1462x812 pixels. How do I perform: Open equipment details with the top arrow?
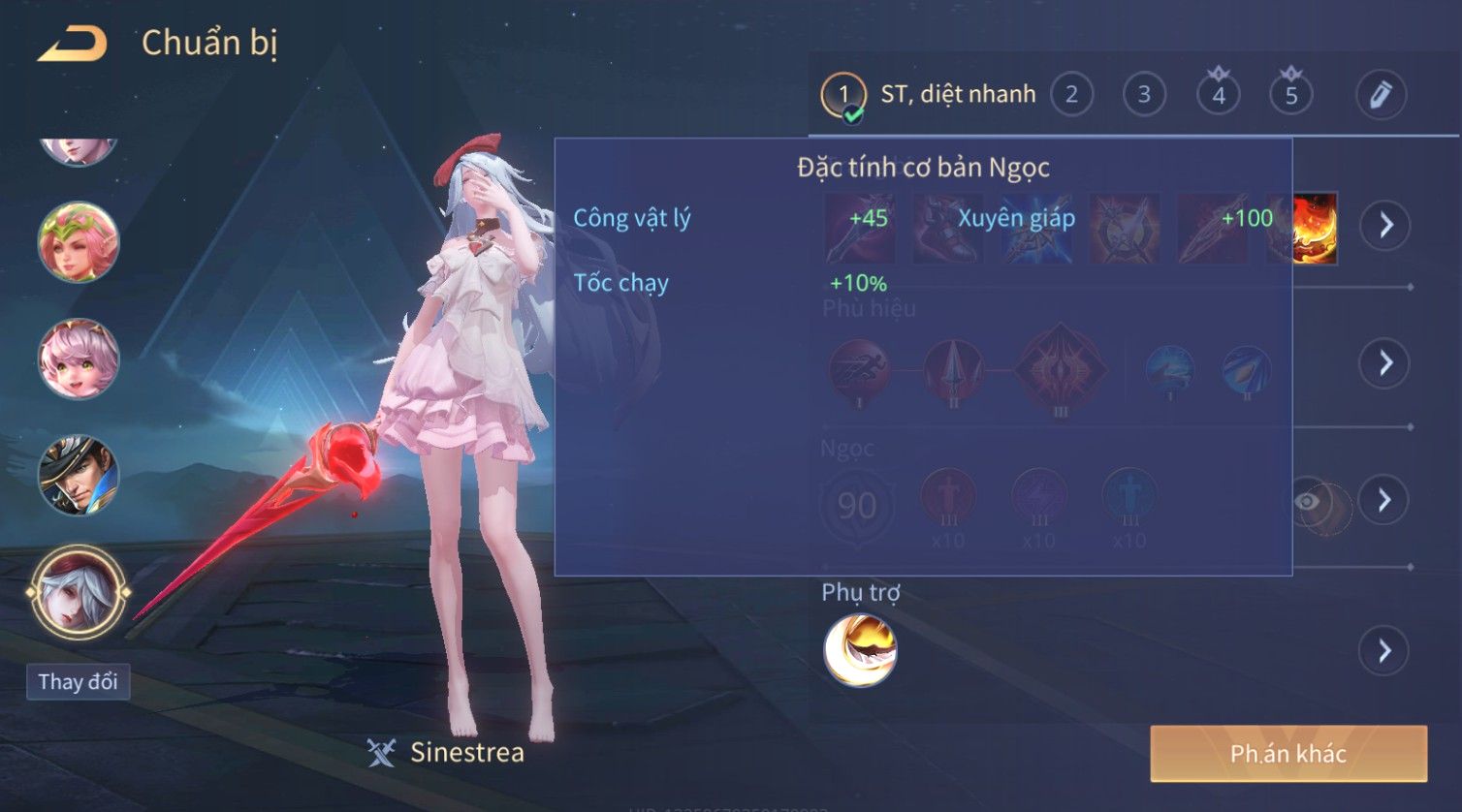1384,226
